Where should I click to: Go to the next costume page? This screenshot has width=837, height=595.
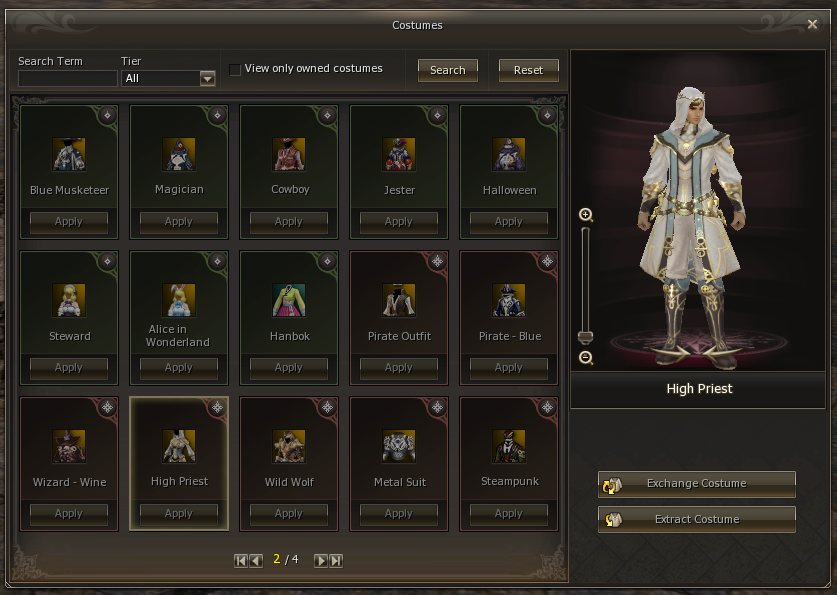[x=321, y=560]
